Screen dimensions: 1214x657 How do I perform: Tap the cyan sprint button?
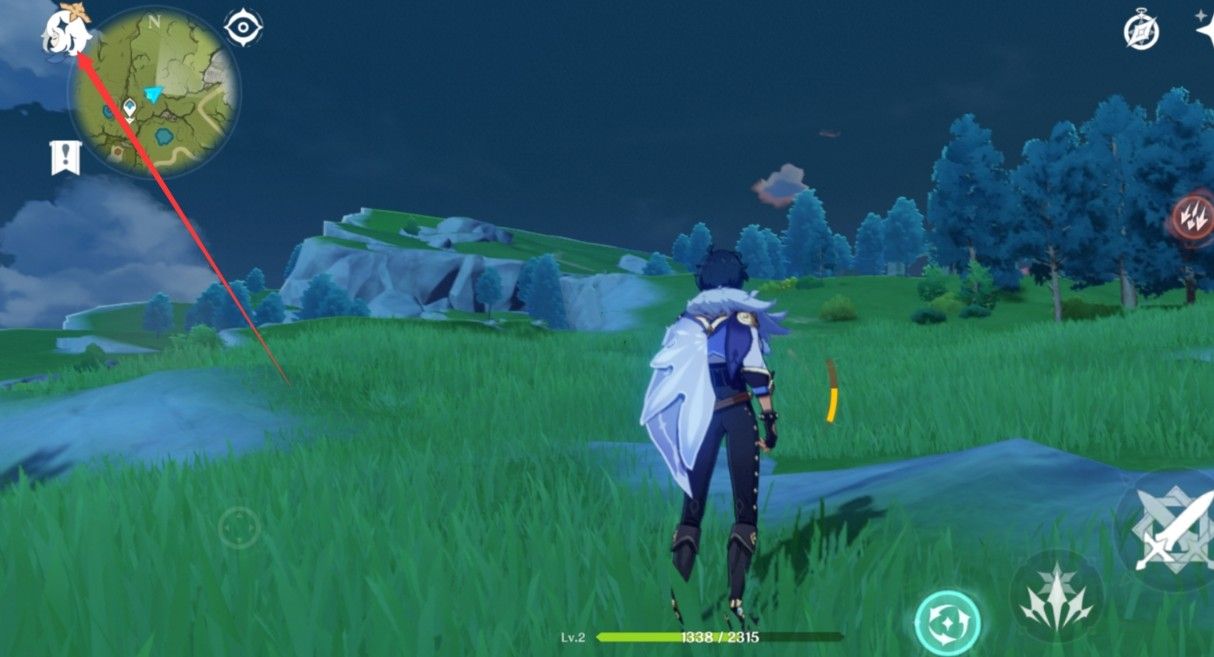coord(947,622)
